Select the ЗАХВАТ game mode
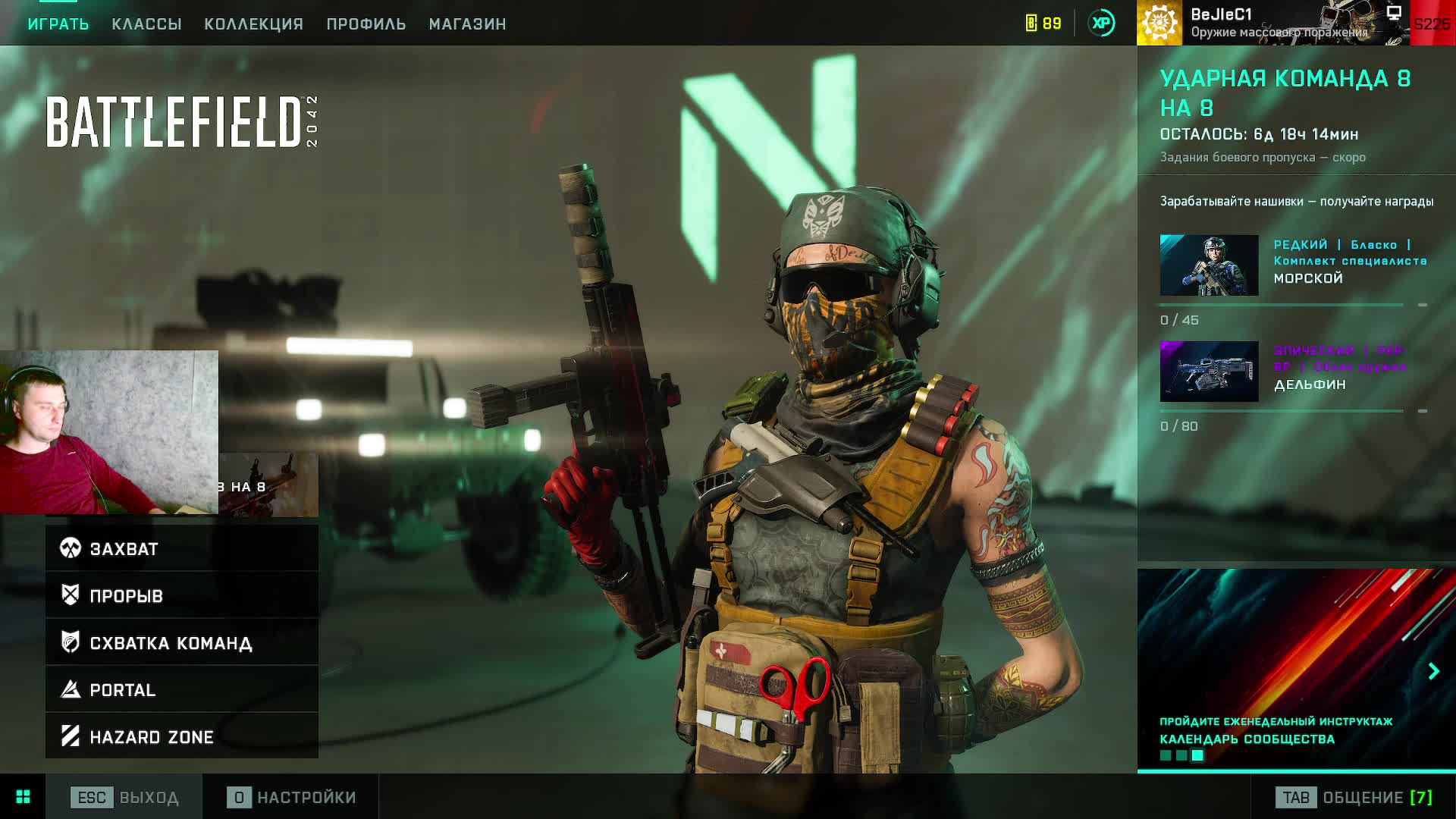 point(182,548)
